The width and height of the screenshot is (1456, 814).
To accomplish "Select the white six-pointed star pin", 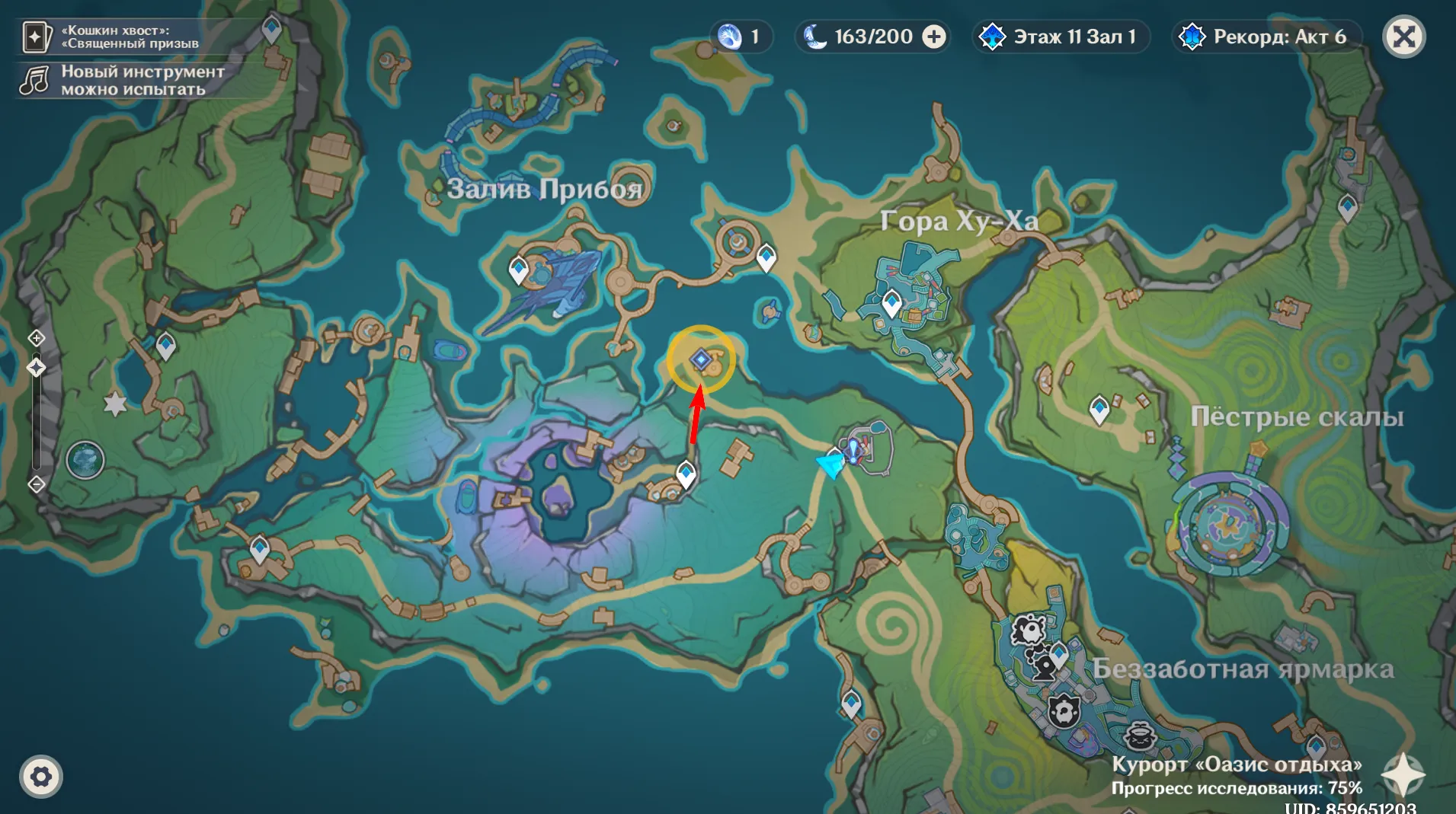I will tap(115, 404).
